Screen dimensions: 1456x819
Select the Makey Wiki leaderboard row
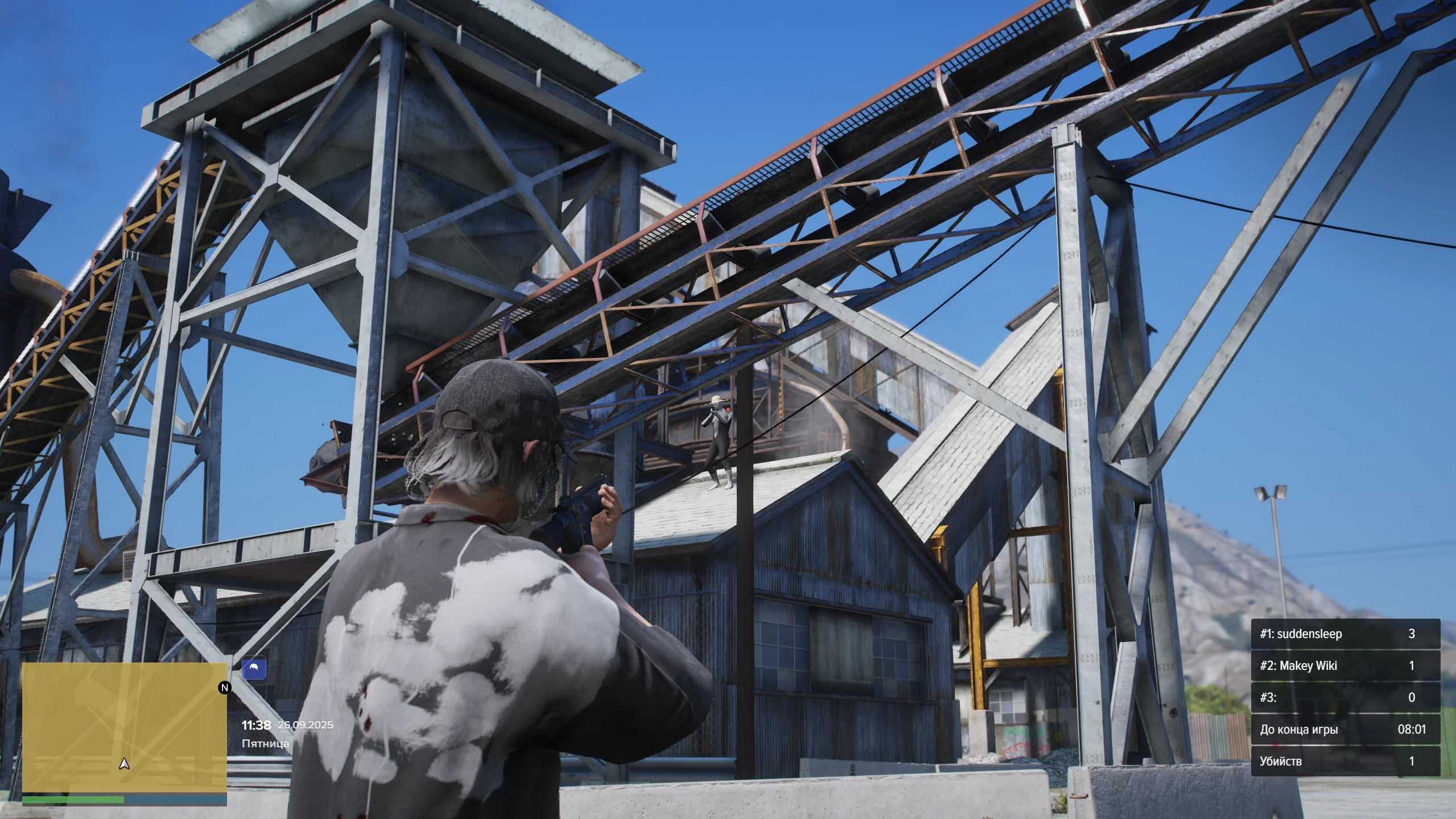[1345, 666]
